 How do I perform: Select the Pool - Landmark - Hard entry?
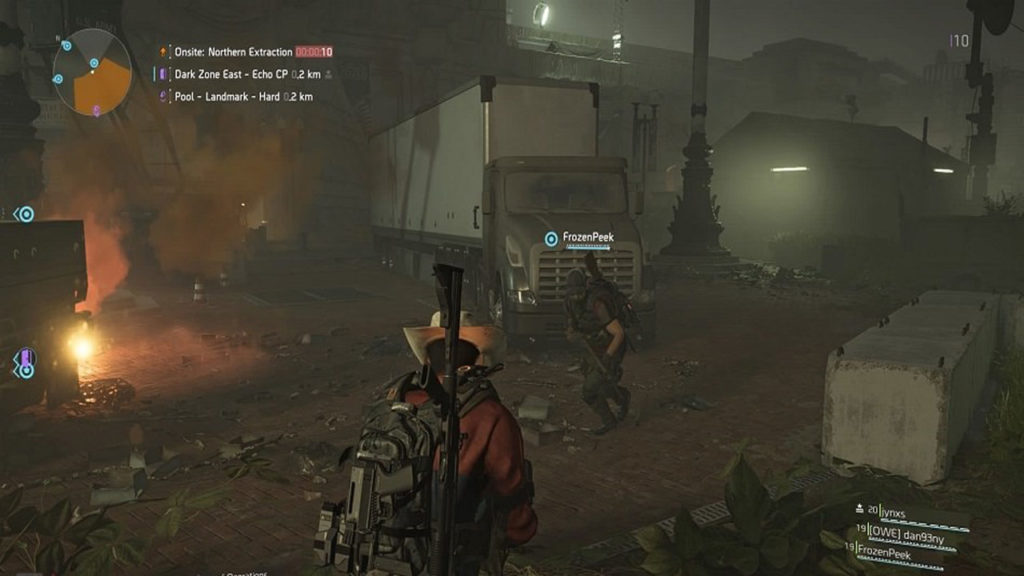pos(234,97)
